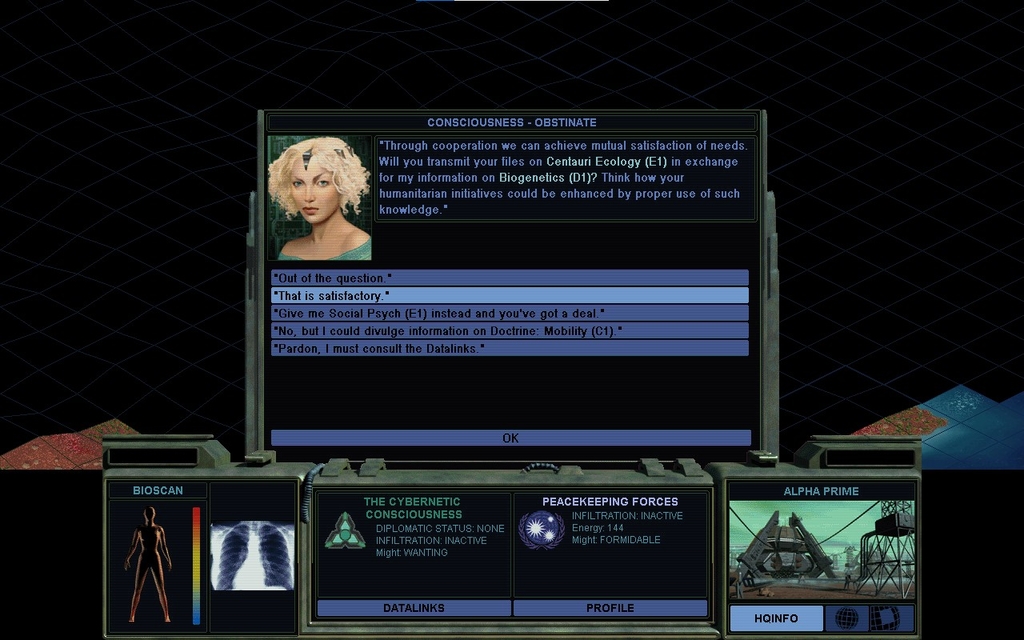Switch to the globe view icon
Screen dimensions: 1024x640
point(846,618)
